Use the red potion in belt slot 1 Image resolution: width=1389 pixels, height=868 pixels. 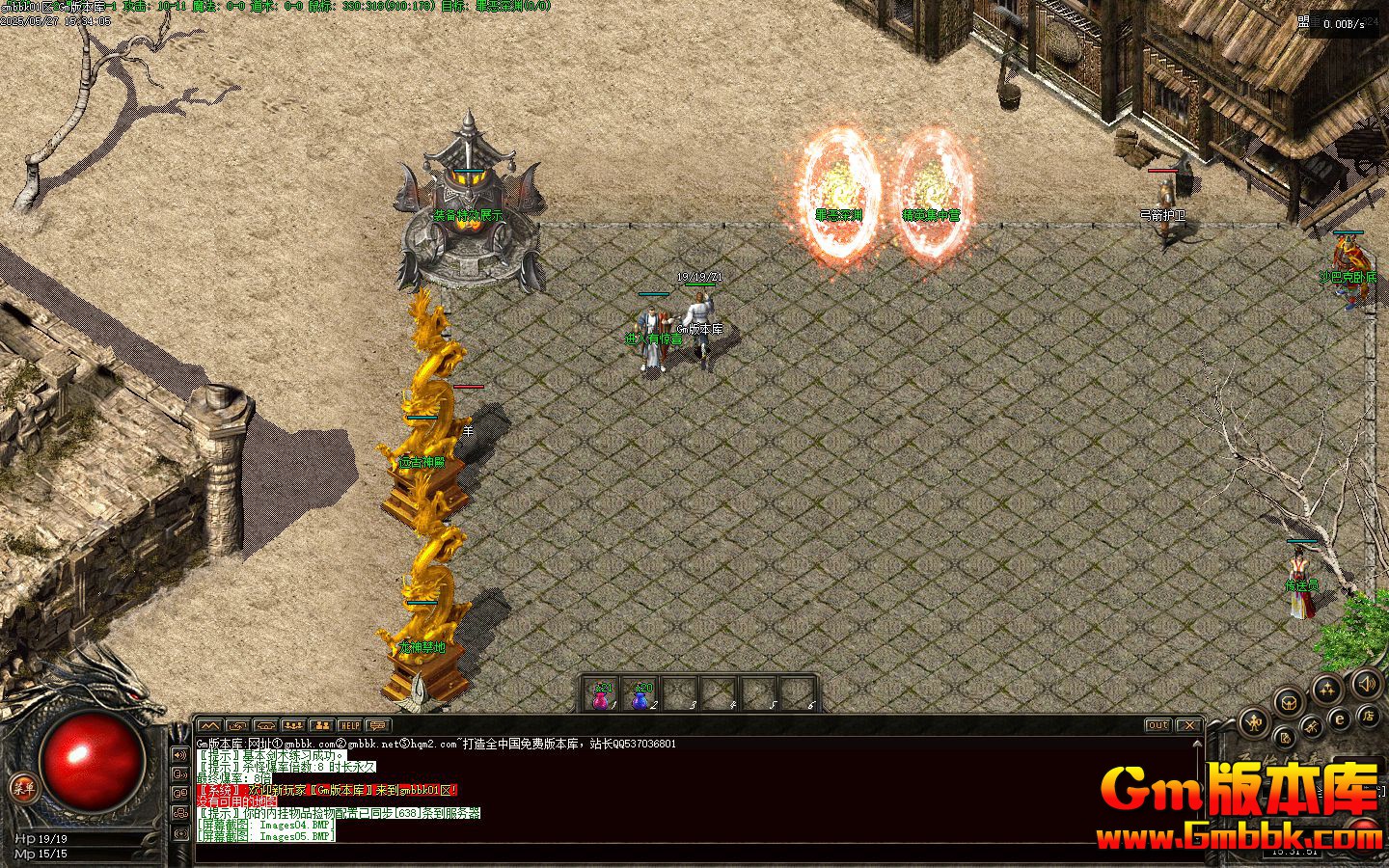[x=602, y=696]
